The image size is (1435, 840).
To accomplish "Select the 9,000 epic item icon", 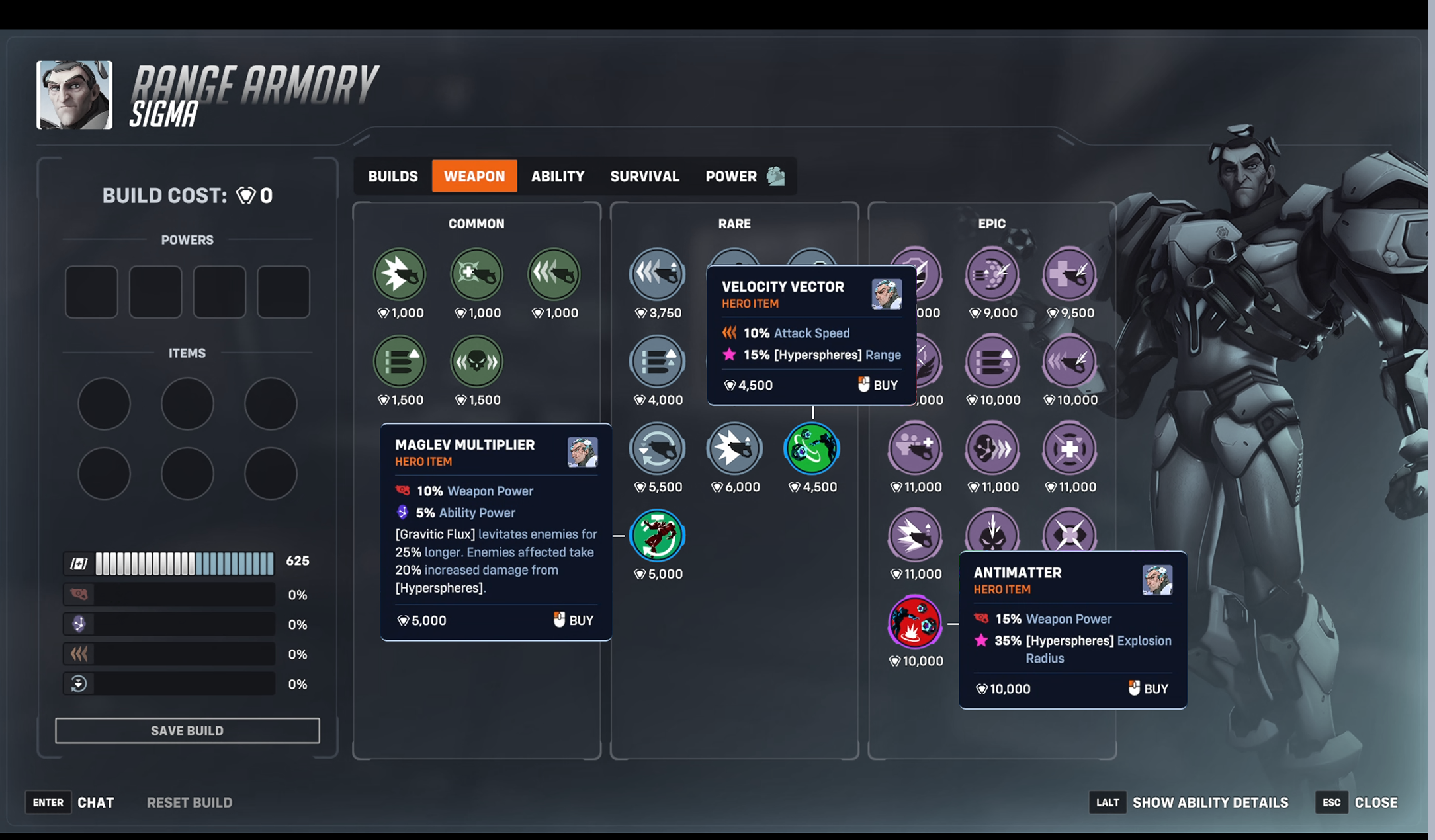I will (x=992, y=274).
